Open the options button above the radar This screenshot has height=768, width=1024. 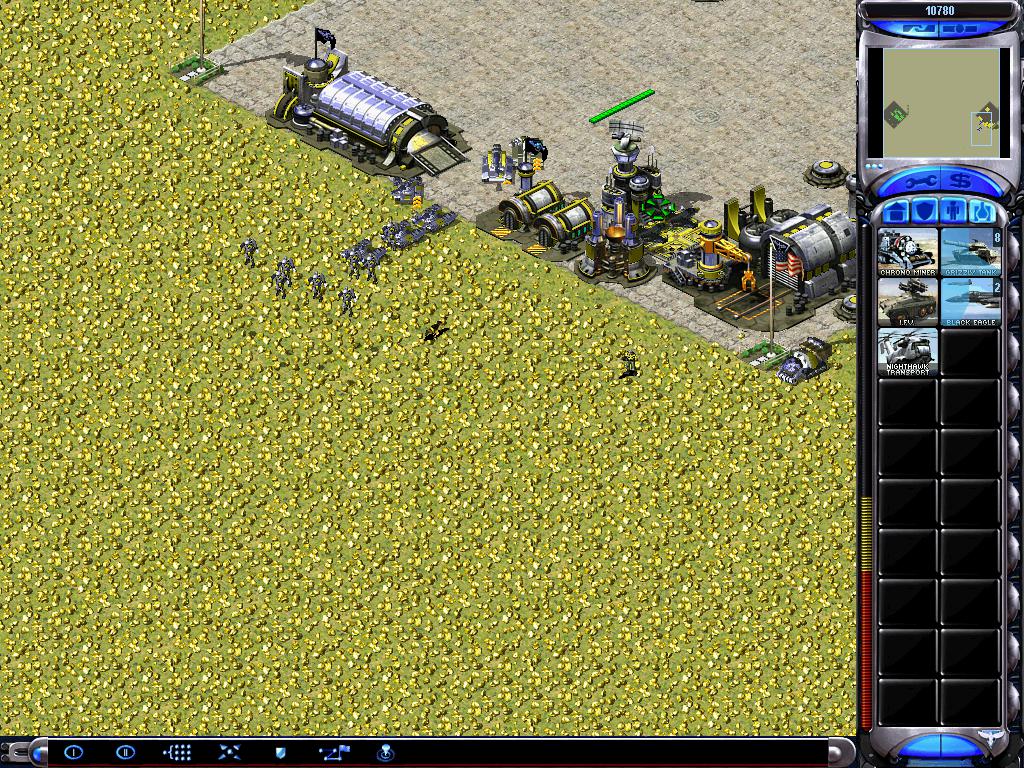pos(958,30)
